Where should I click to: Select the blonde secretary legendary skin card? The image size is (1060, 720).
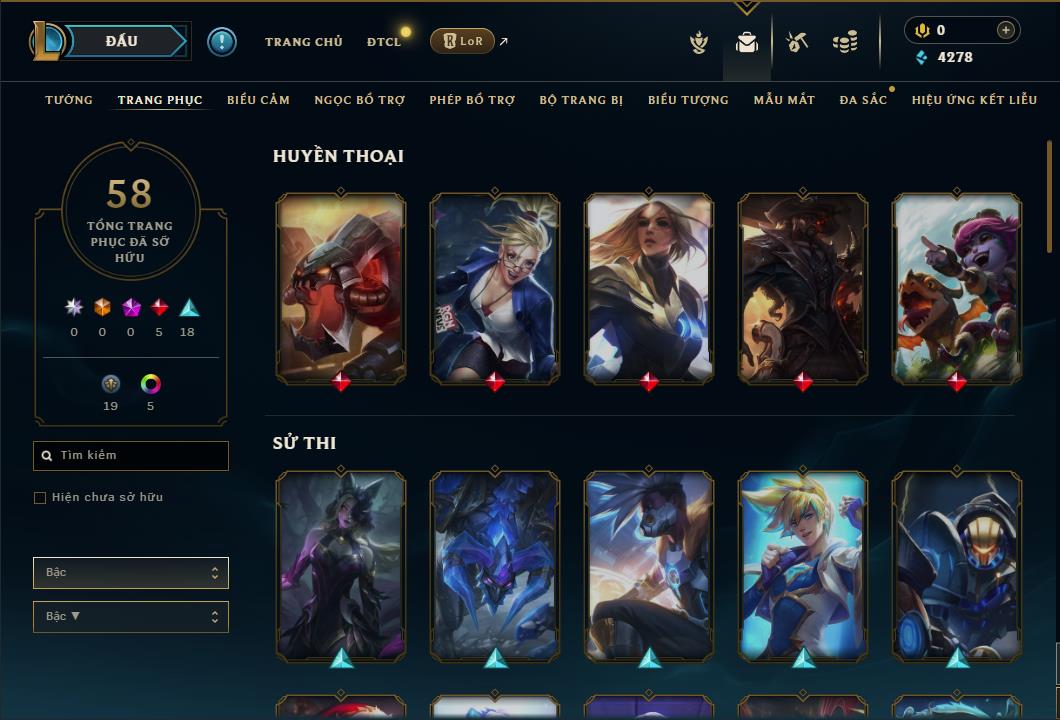(495, 288)
